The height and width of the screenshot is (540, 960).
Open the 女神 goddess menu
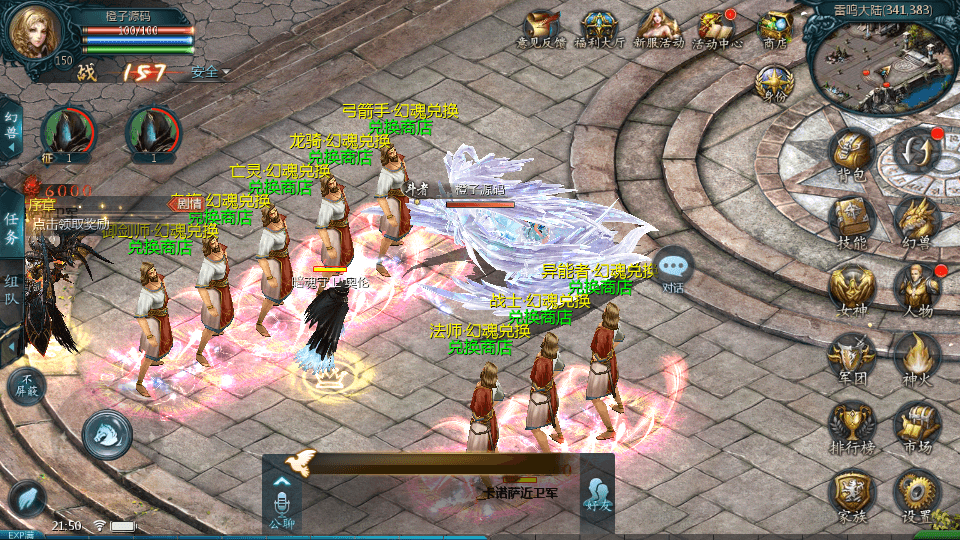pos(852,287)
